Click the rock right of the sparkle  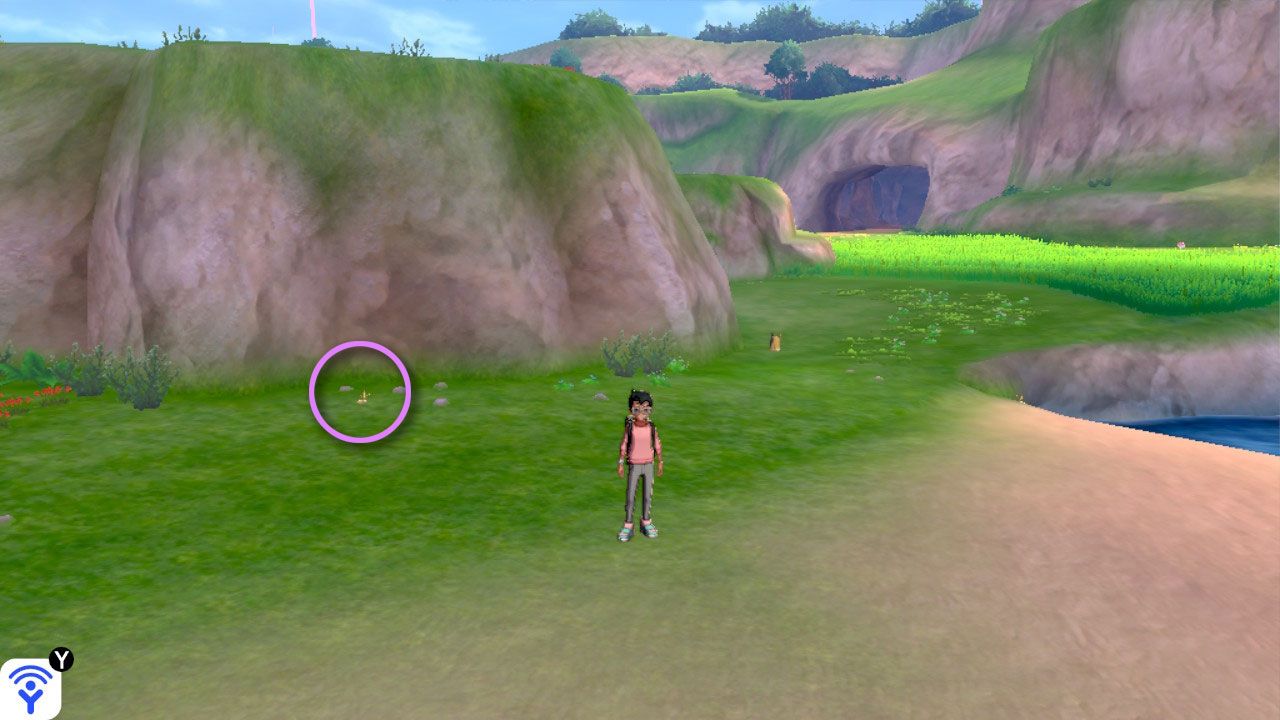point(440,386)
